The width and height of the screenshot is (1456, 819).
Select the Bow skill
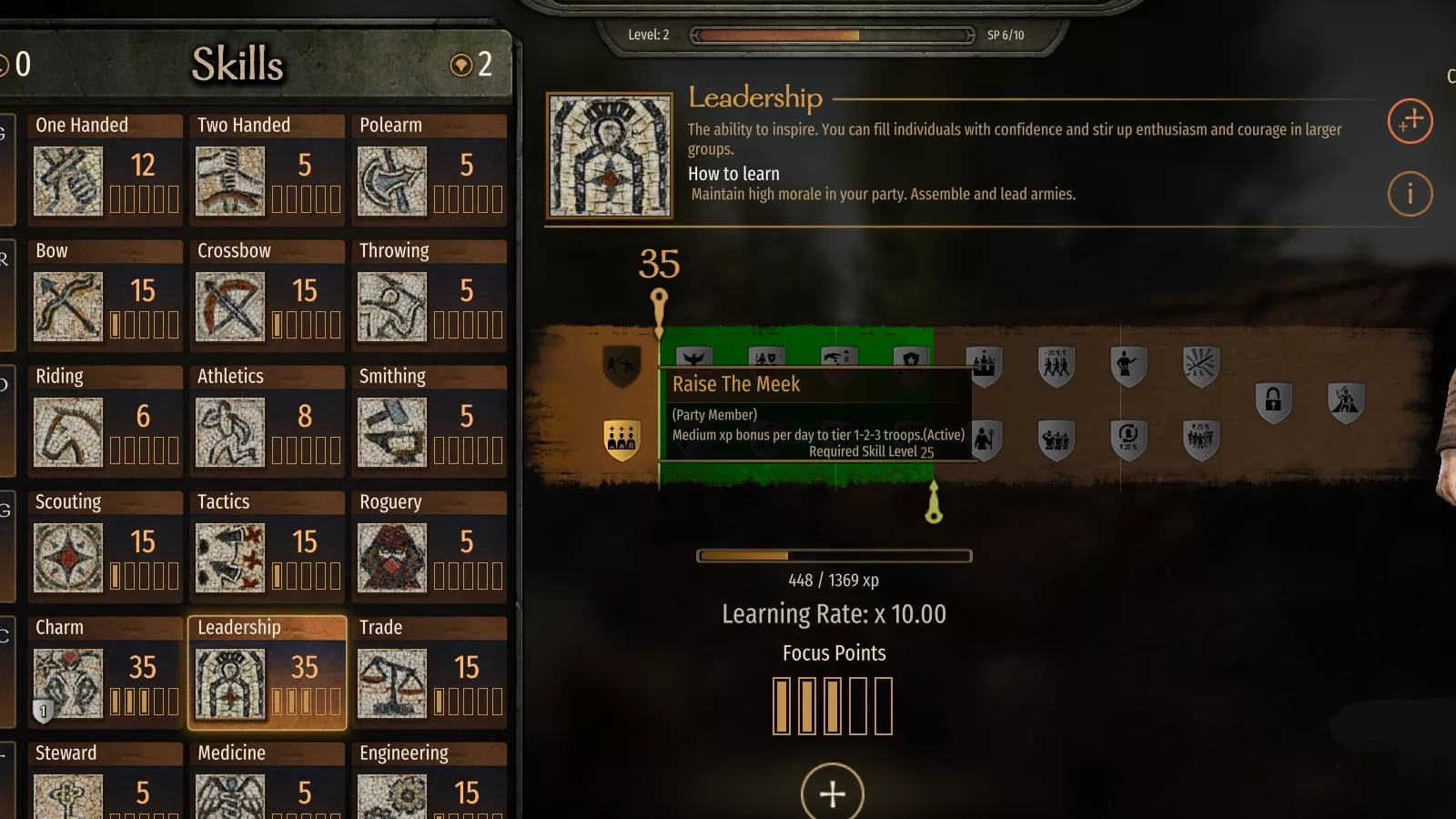[106, 295]
